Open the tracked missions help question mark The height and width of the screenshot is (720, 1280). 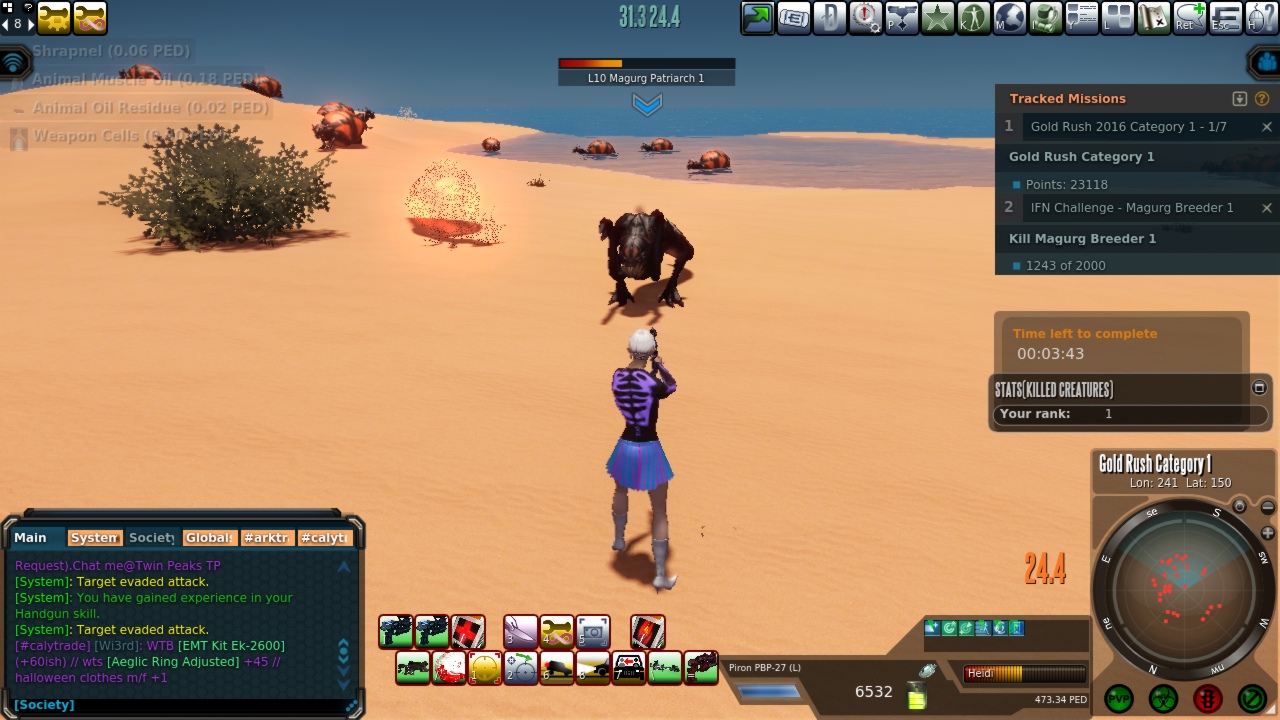(1262, 99)
